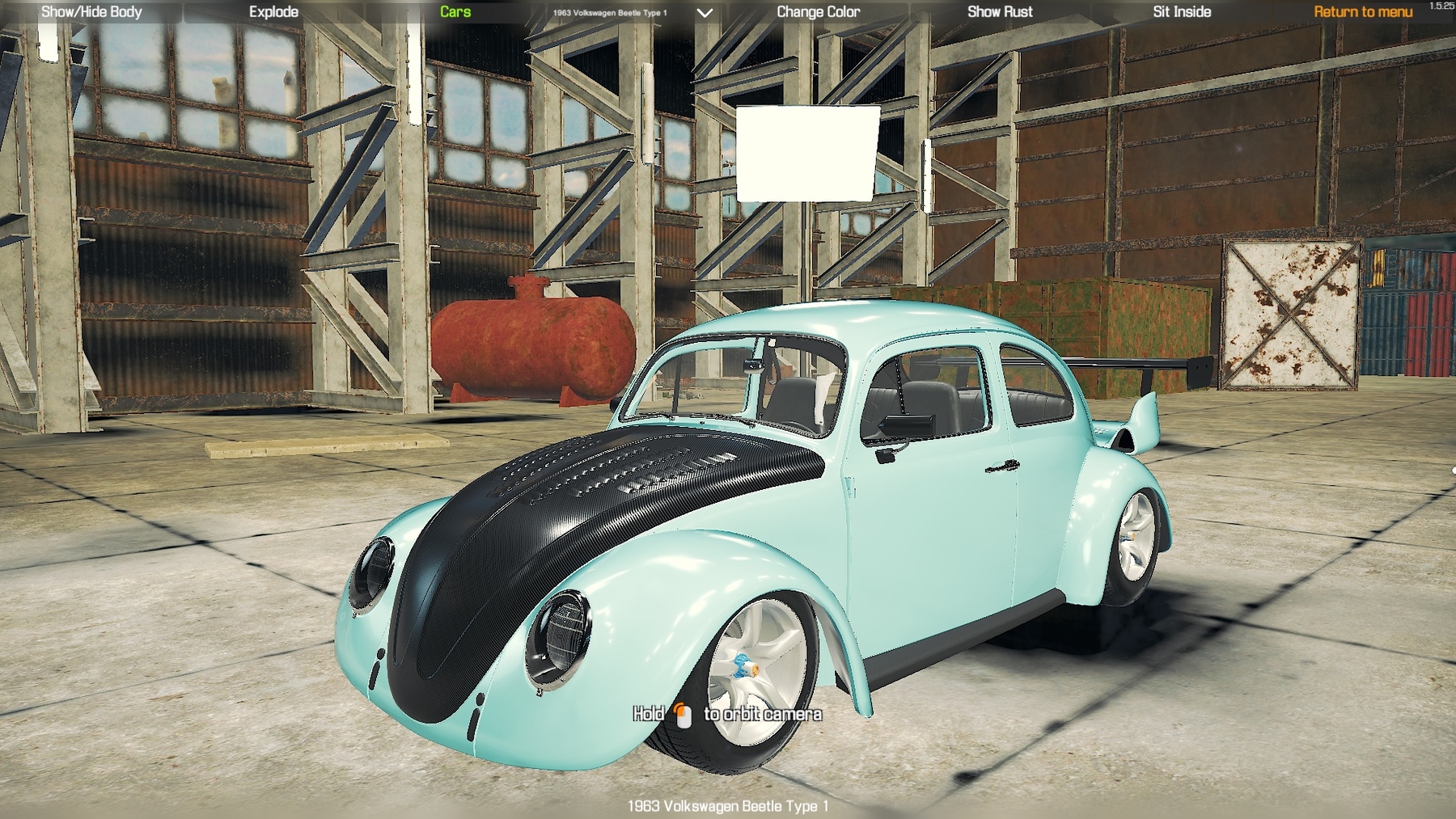Select Sit Inside
This screenshot has height=819, width=1456.
coord(1181,12)
